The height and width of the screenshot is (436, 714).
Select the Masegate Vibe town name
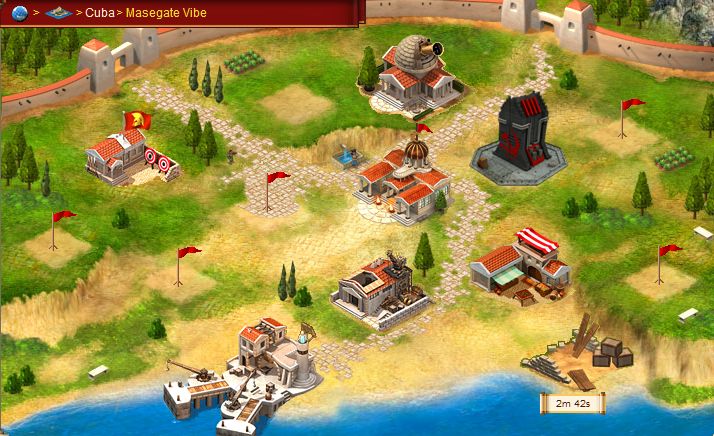point(165,14)
